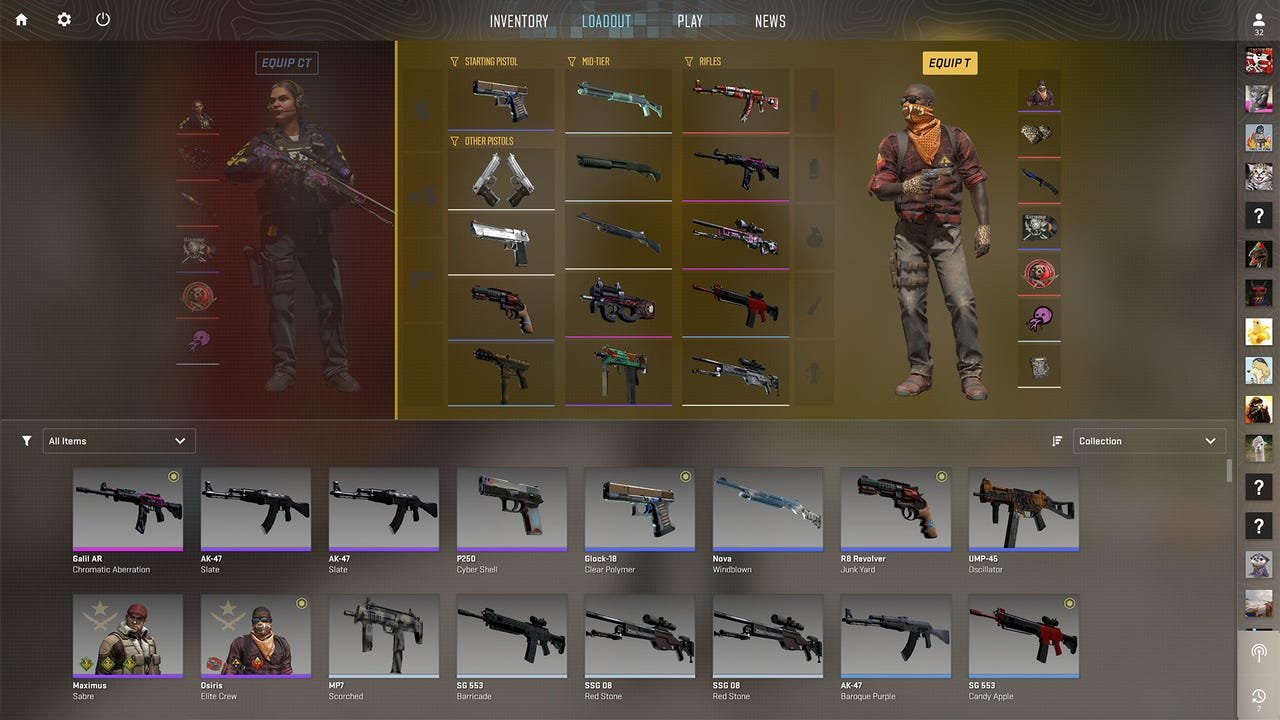
Task: View the NEWS tab
Action: (x=770, y=21)
